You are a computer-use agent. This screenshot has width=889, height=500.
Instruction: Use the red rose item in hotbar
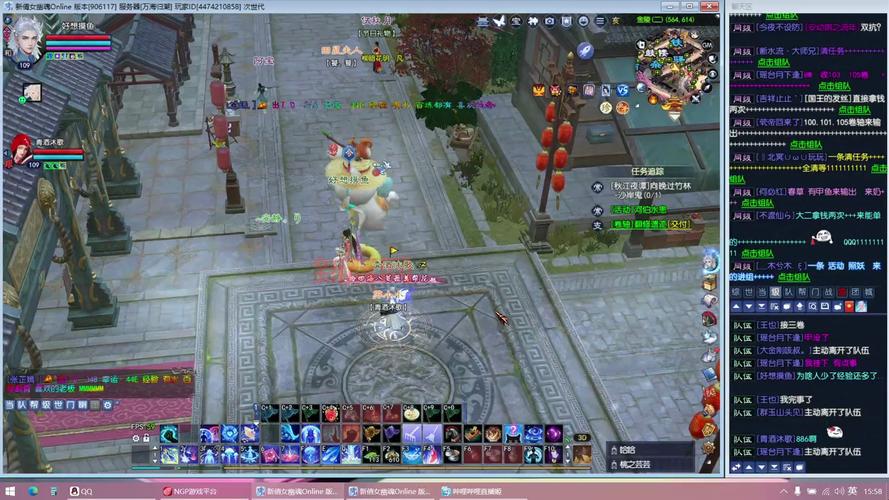pos(329,413)
